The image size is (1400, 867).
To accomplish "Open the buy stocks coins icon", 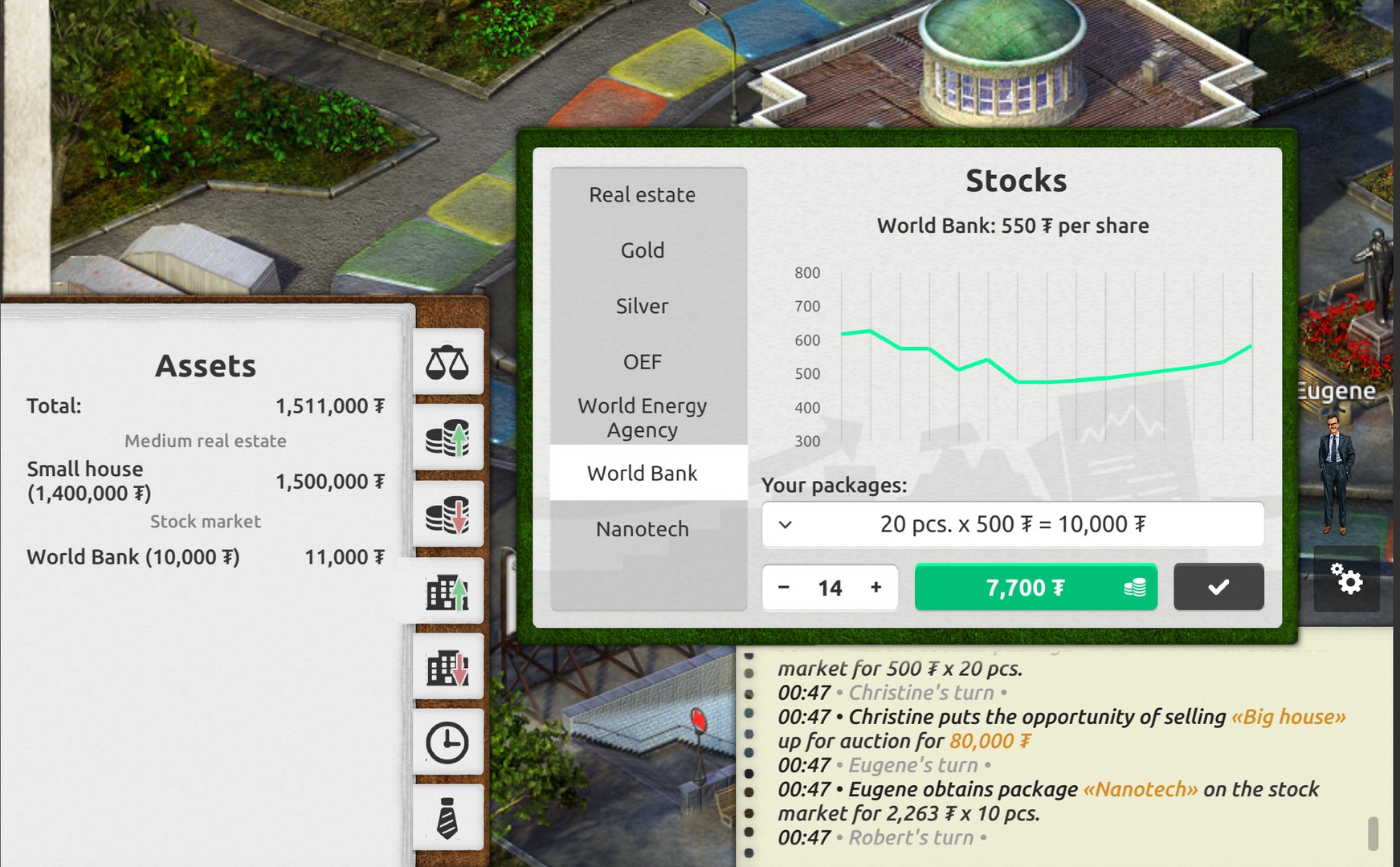I will pos(447,438).
